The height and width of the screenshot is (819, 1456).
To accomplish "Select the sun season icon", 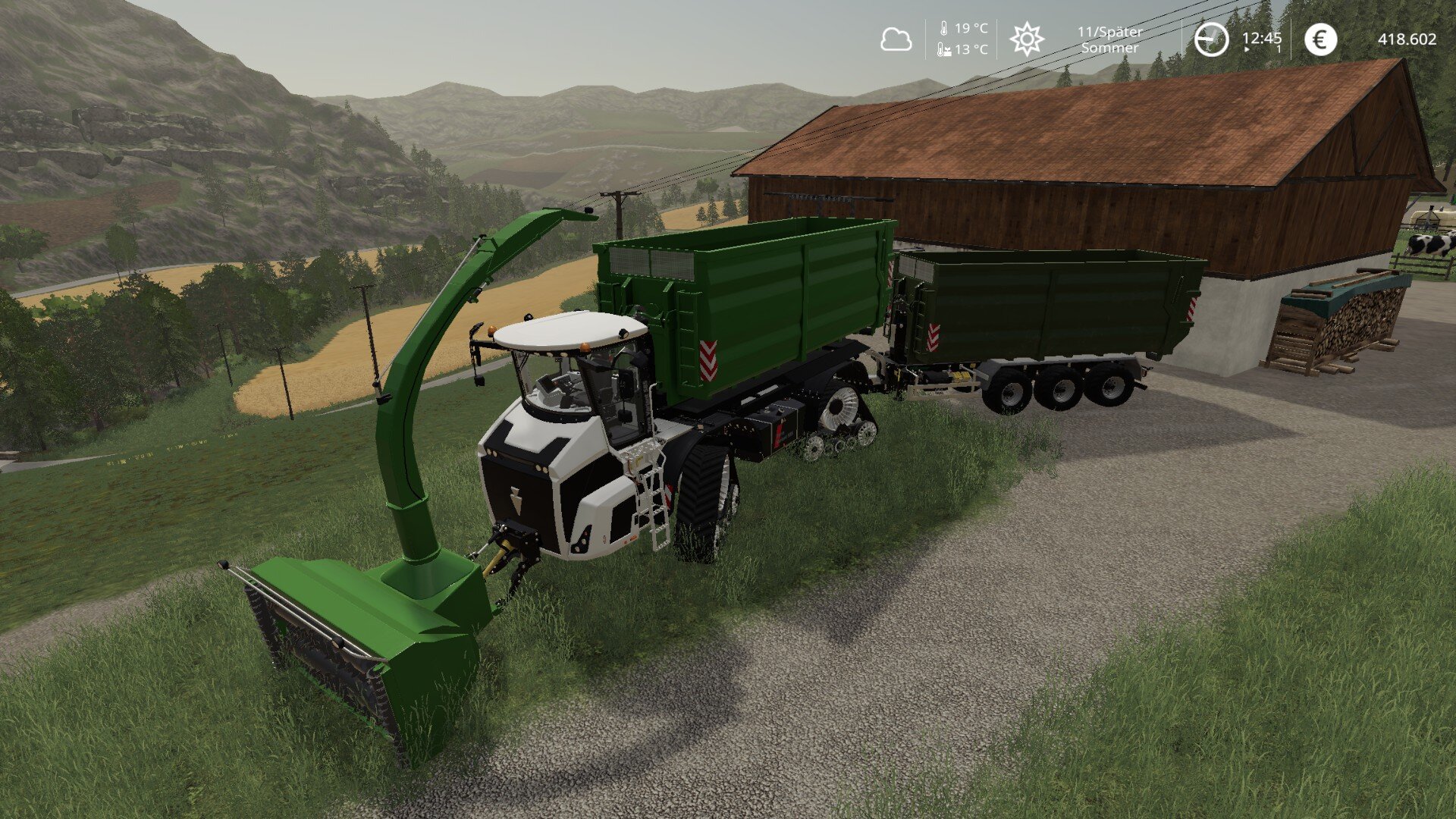I will 1027,39.
